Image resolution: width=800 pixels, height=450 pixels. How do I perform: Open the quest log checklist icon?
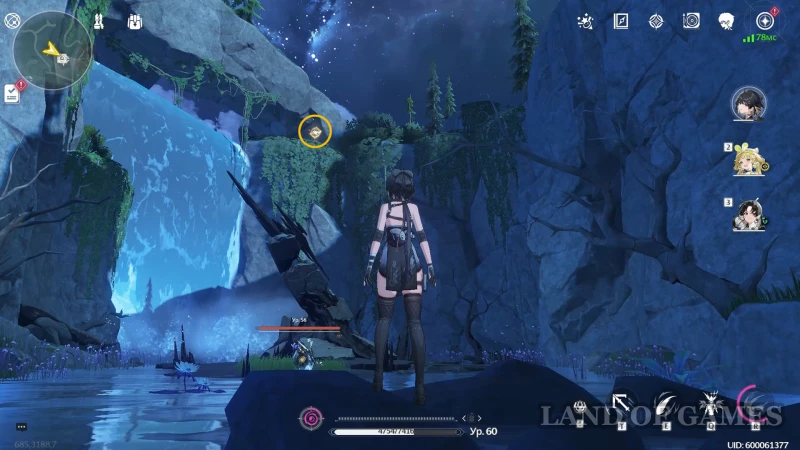pos(12,93)
